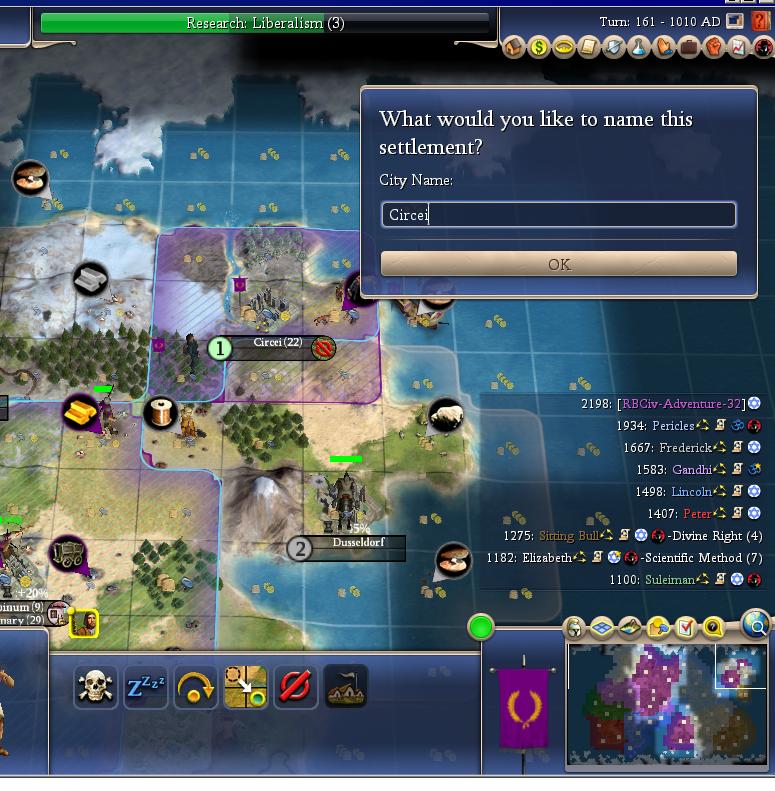Open the foreign advisor briefcase icon
The image size is (775, 791).
tap(689, 47)
